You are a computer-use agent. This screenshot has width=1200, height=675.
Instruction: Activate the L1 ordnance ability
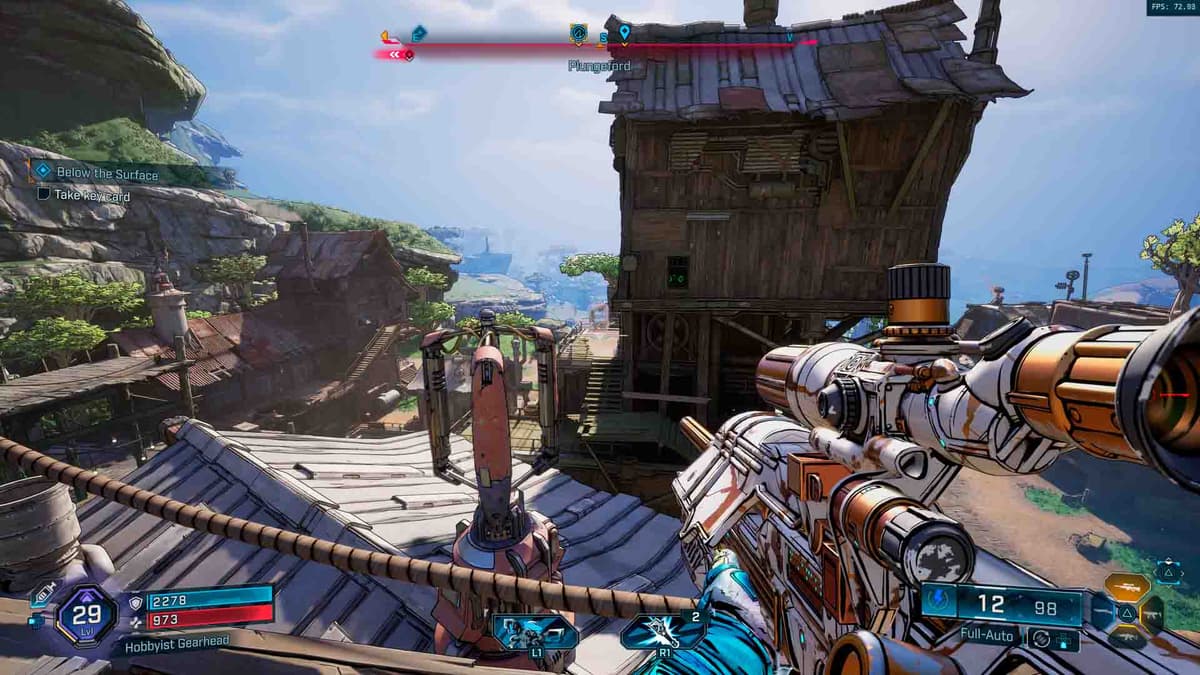(x=535, y=632)
